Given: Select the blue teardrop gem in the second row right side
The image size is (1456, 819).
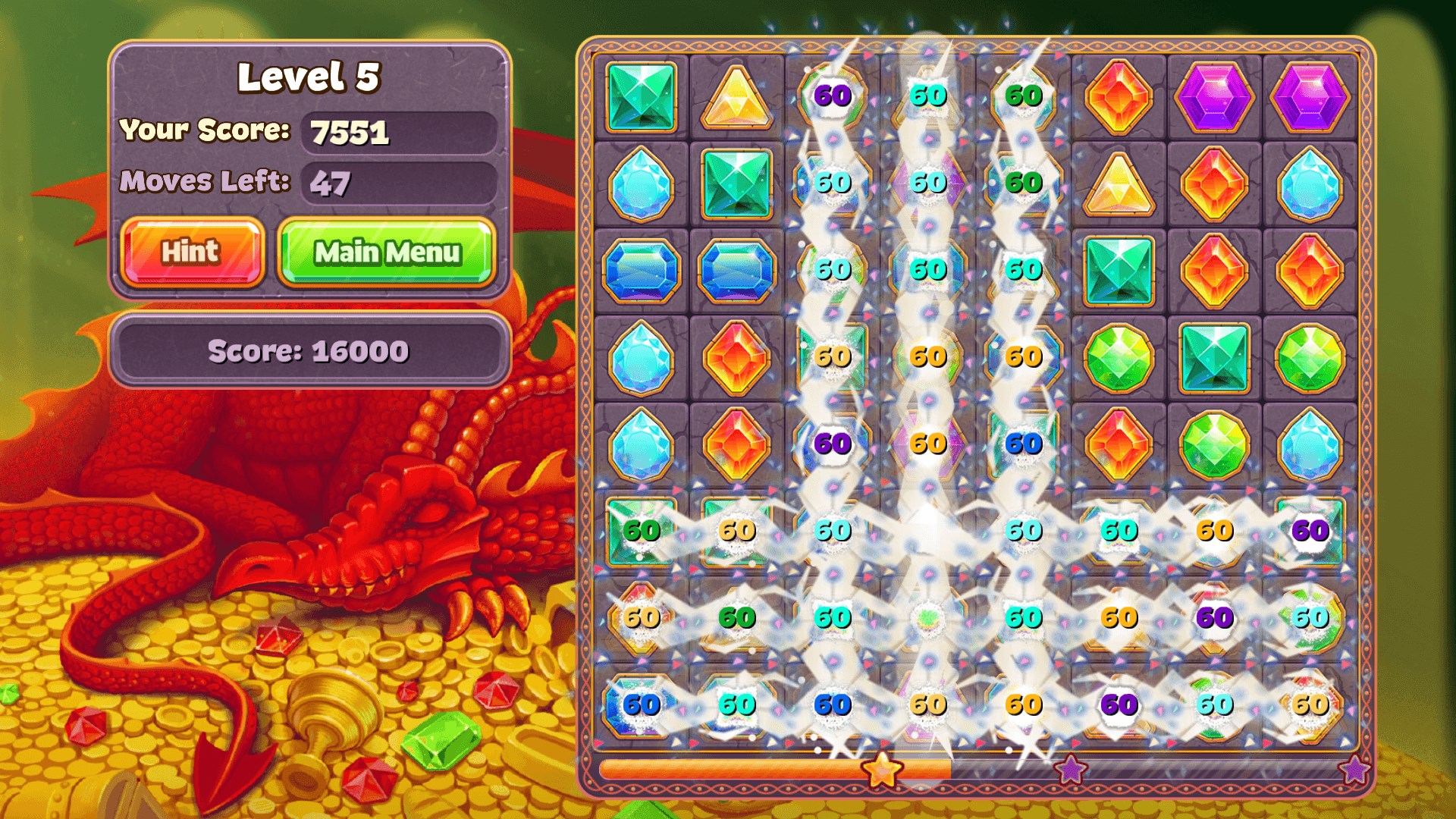Looking at the screenshot, I should 1308,182.
